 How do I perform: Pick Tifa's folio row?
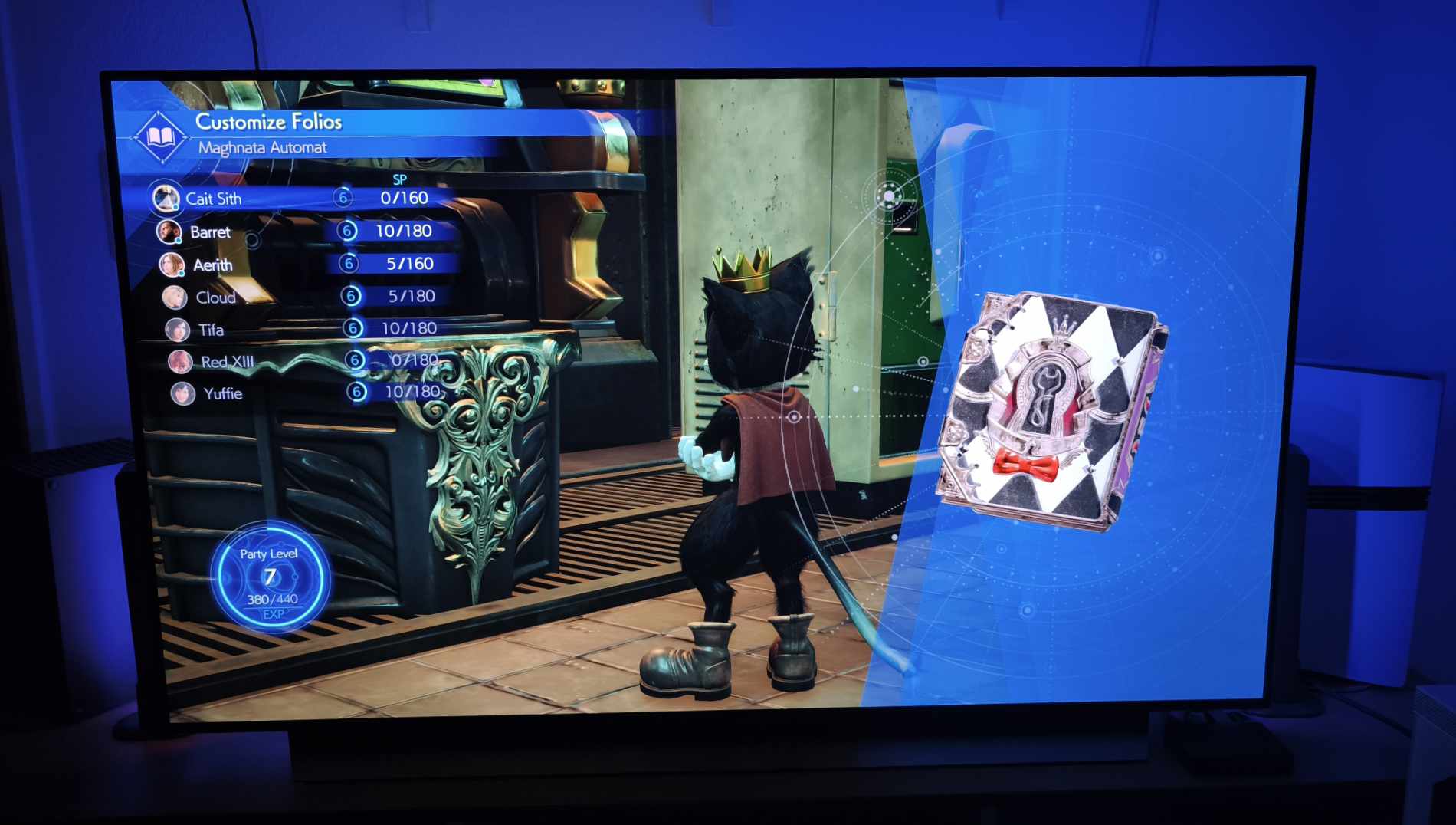coord(211,330)
